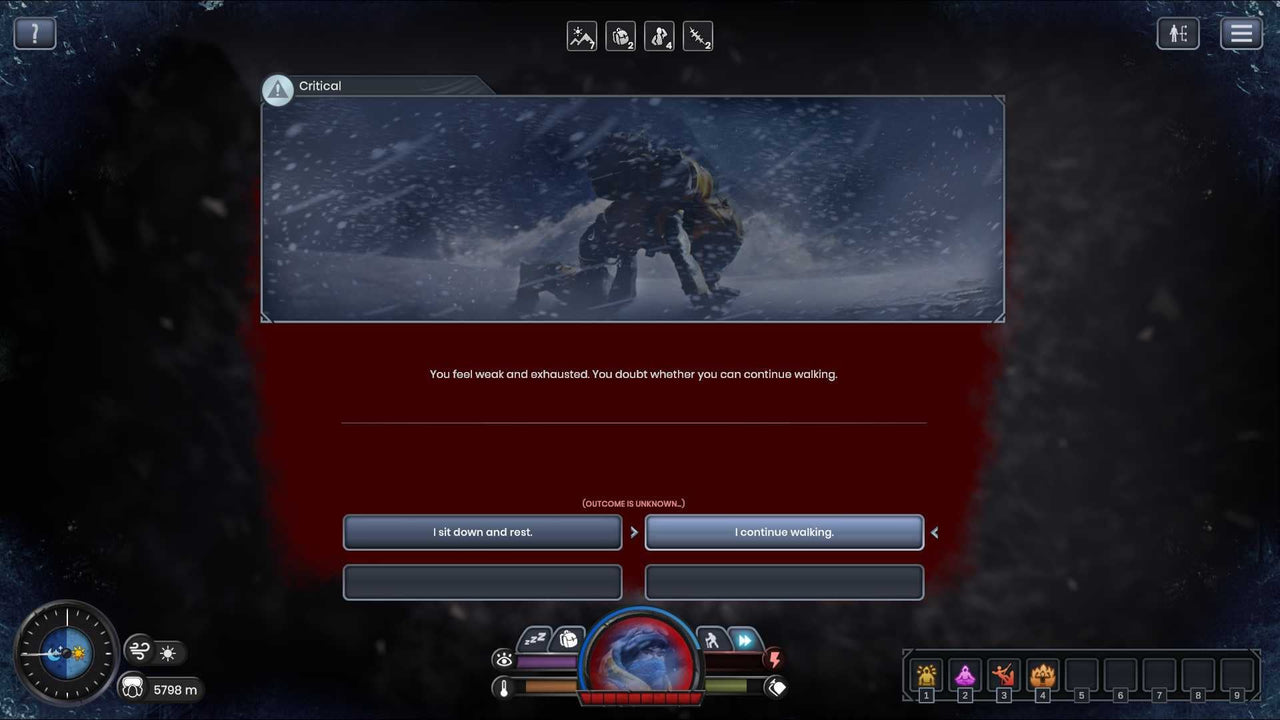Select 'I continue walking'
The height and width of the screenshot is (720, 1280).
[784, 532]
